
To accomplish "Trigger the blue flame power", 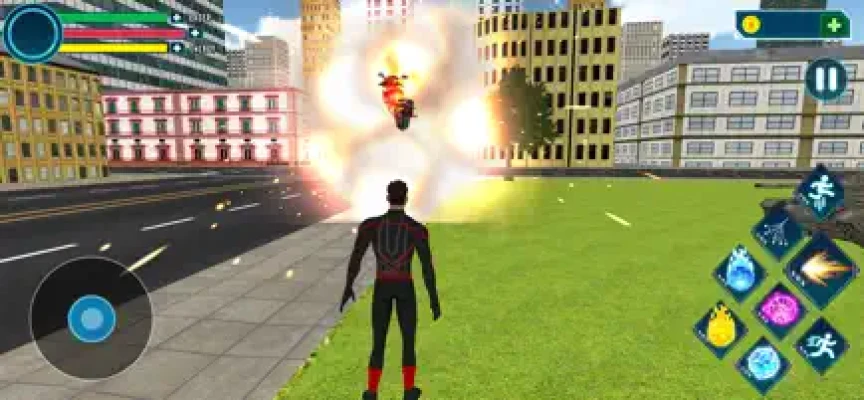I will 740,272.
